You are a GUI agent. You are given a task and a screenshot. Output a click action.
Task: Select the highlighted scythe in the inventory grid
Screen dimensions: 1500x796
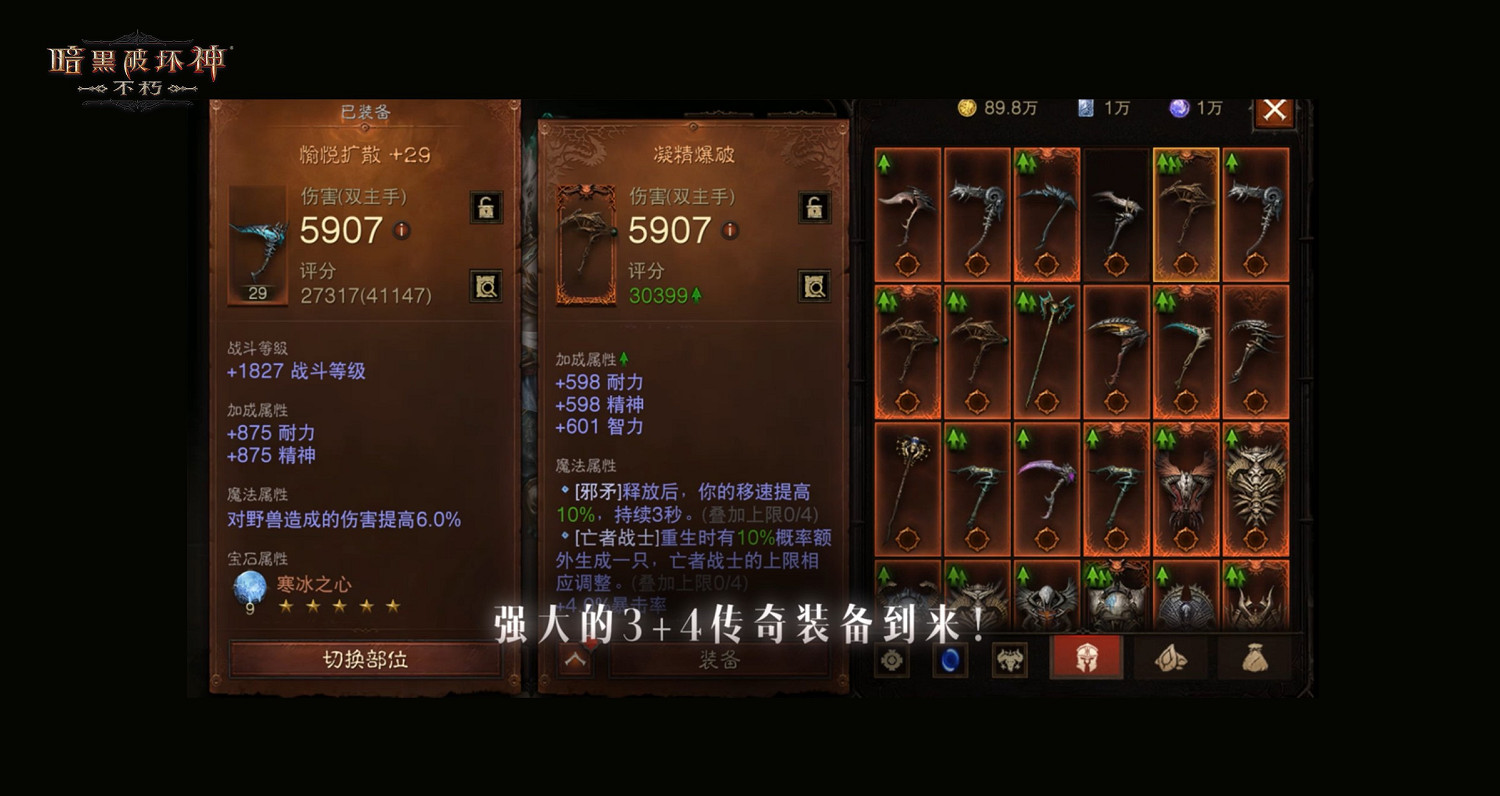click(1187, 215)
